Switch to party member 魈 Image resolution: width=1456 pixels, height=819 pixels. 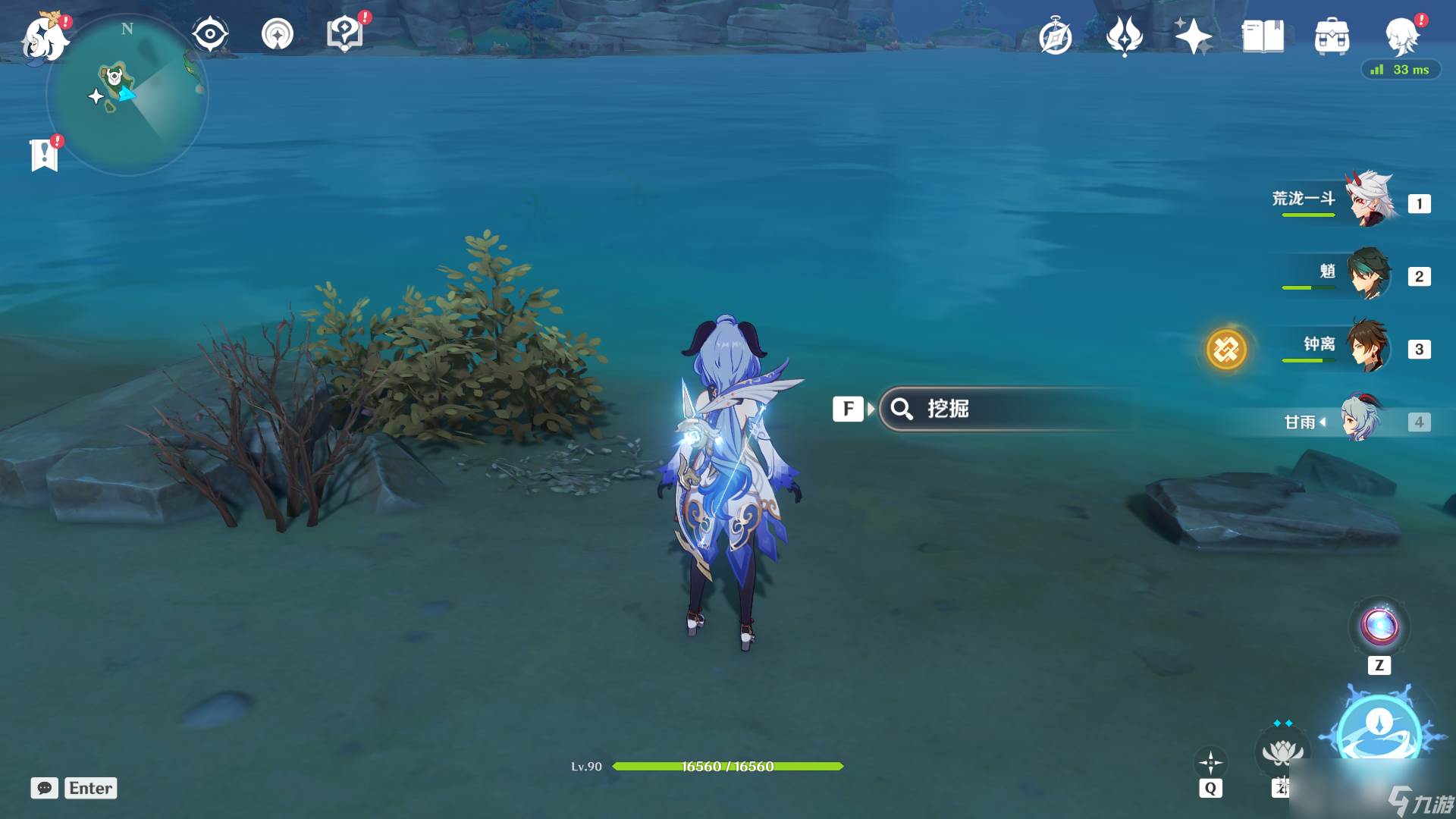1370,275
